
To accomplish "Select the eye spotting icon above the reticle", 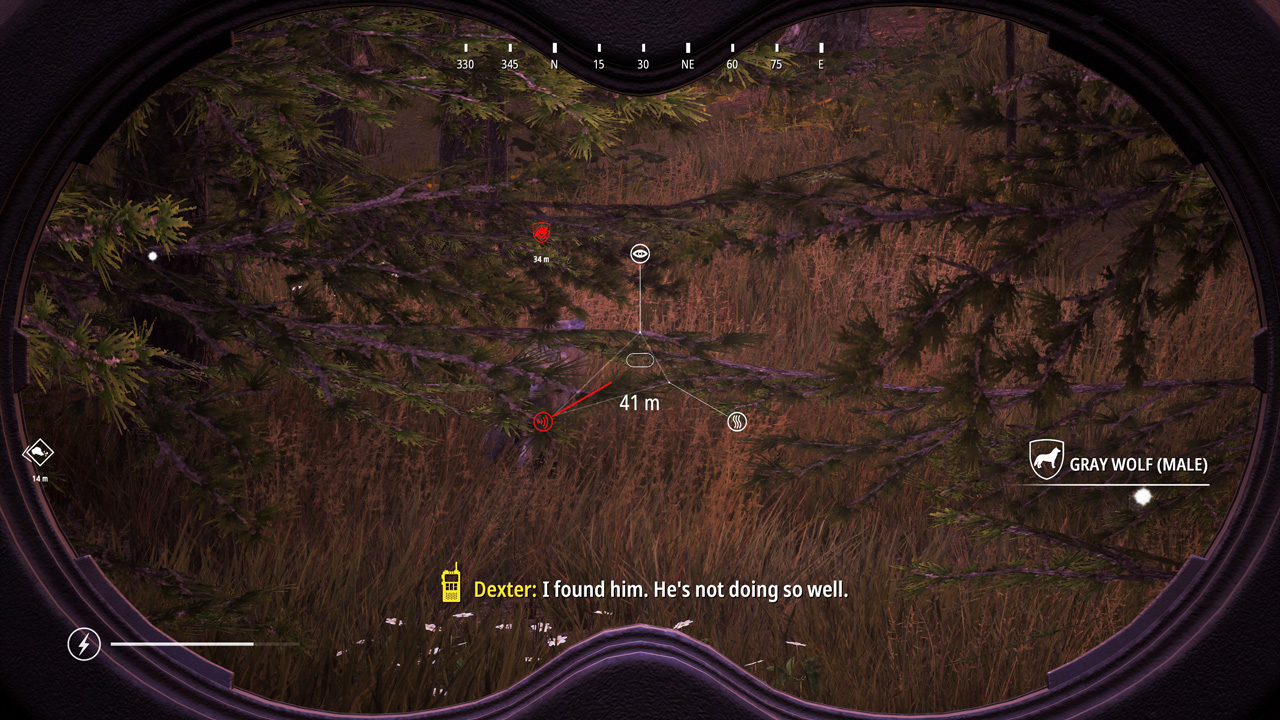I will (640, 254).
